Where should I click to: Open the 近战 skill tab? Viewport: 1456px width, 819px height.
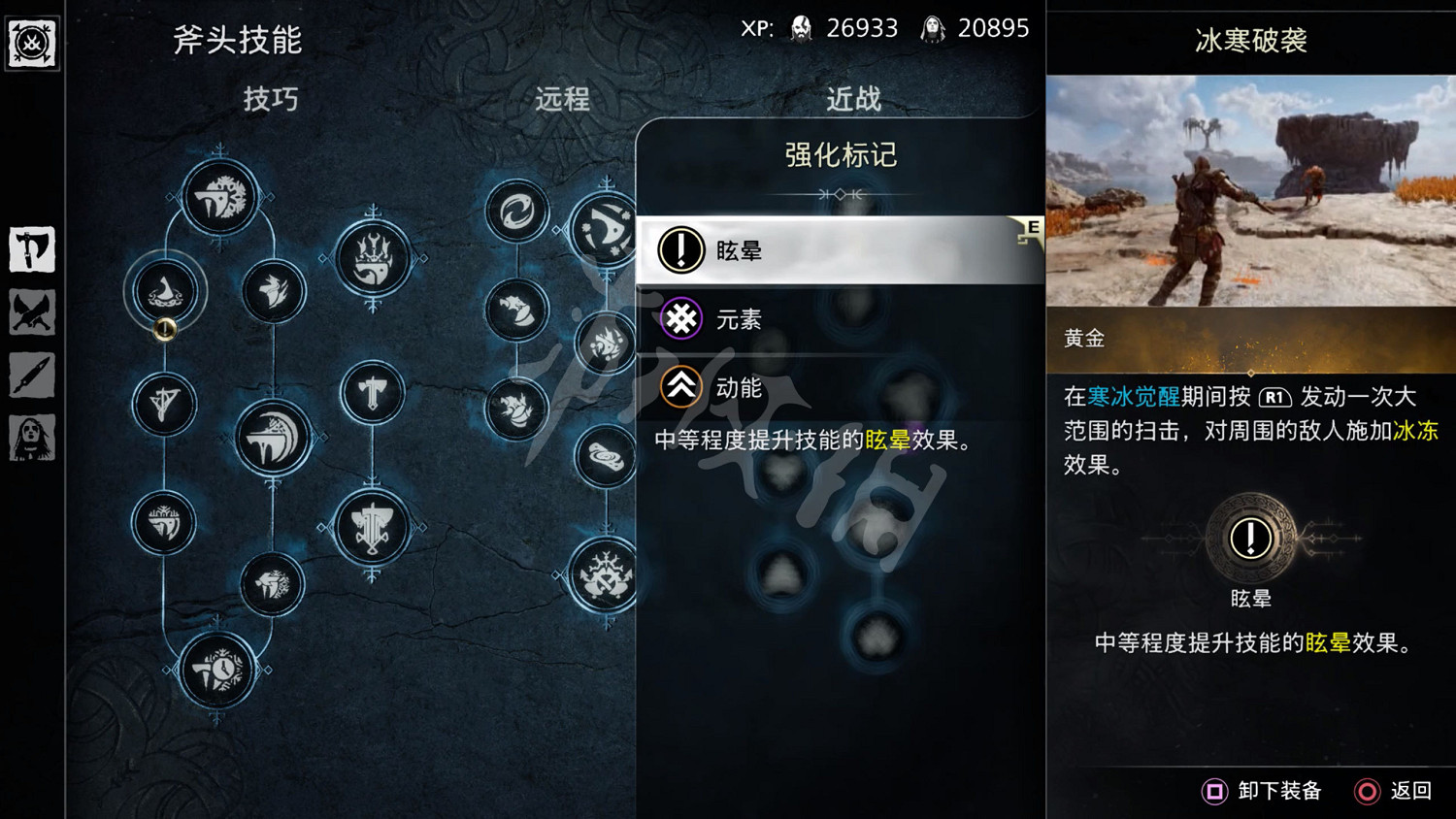tap(852, 97)
